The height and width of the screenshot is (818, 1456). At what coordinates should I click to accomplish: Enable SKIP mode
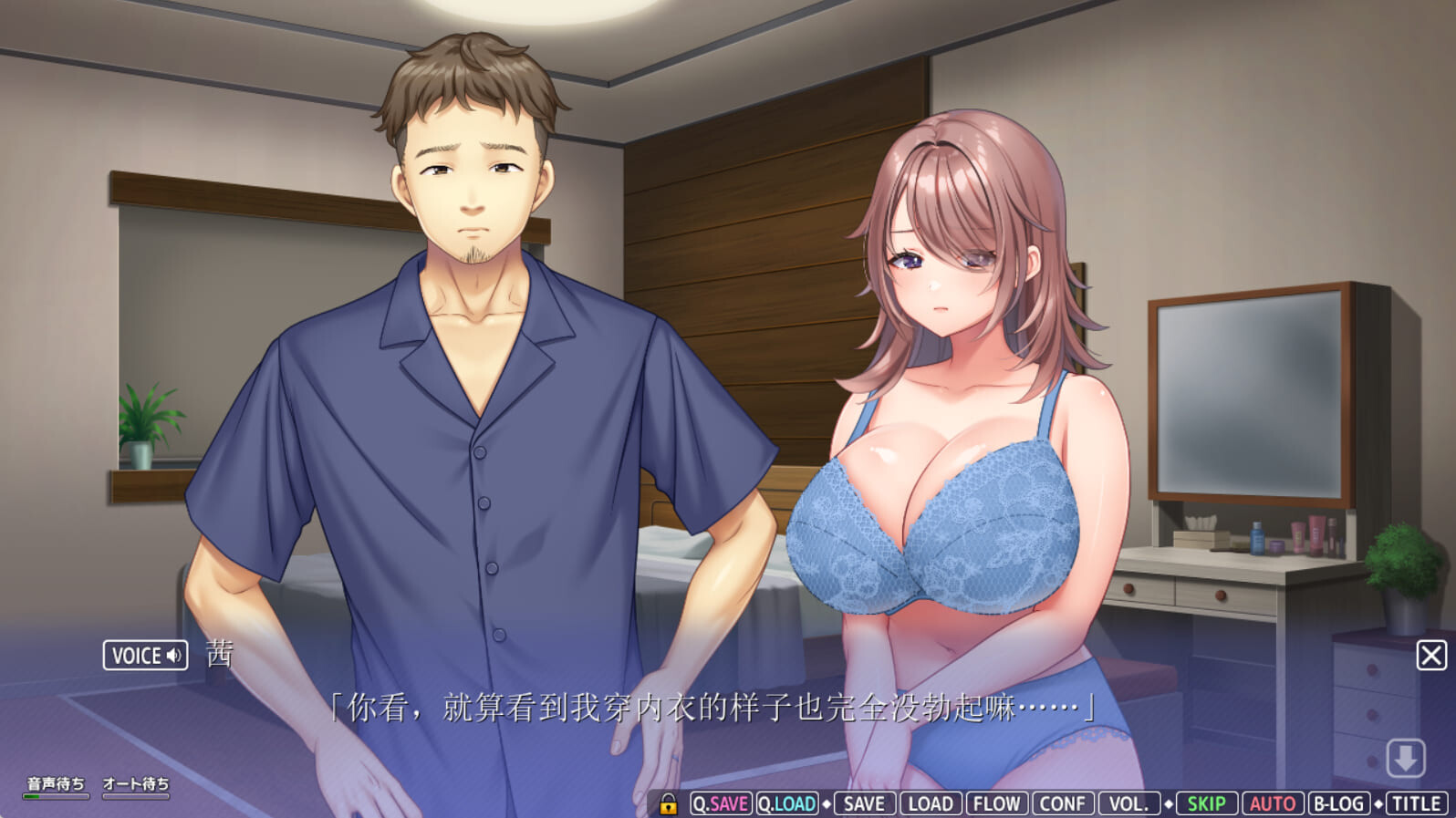tap(1206, 803)
